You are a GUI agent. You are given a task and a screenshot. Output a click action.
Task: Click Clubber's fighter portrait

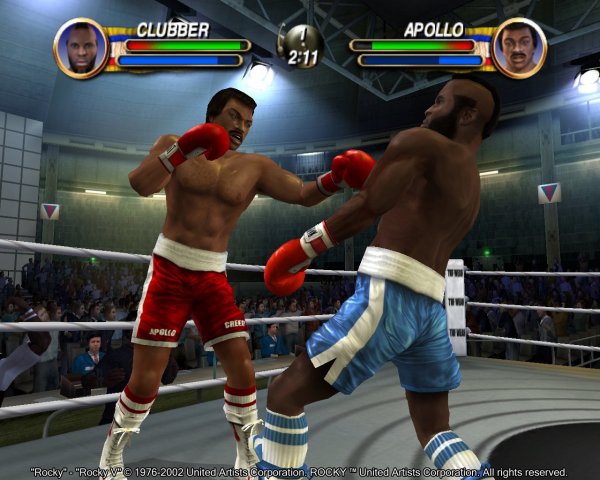[x=81, y=47]
